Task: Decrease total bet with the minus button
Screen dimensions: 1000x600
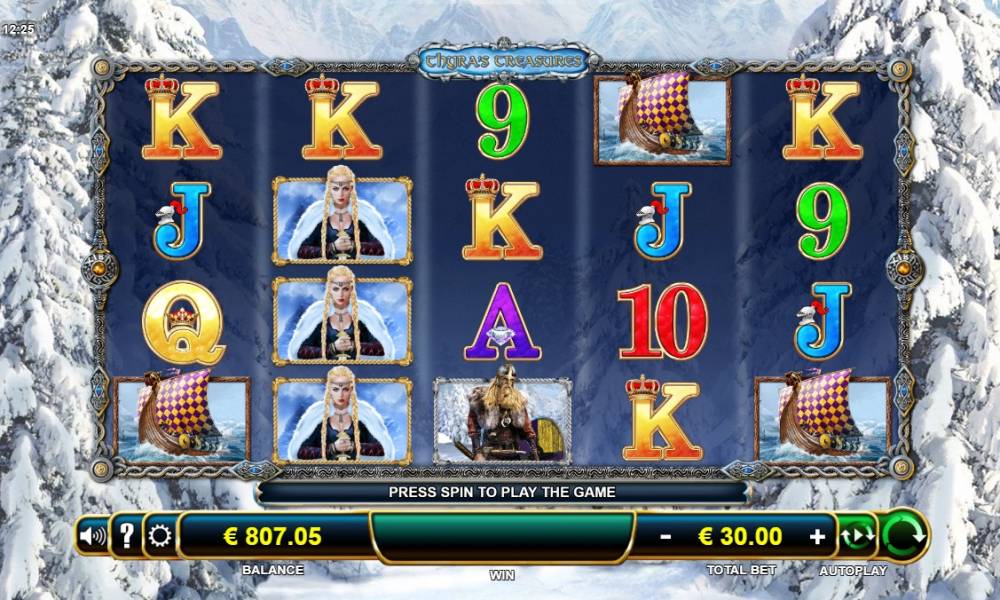Action: [x=666, y=537]
